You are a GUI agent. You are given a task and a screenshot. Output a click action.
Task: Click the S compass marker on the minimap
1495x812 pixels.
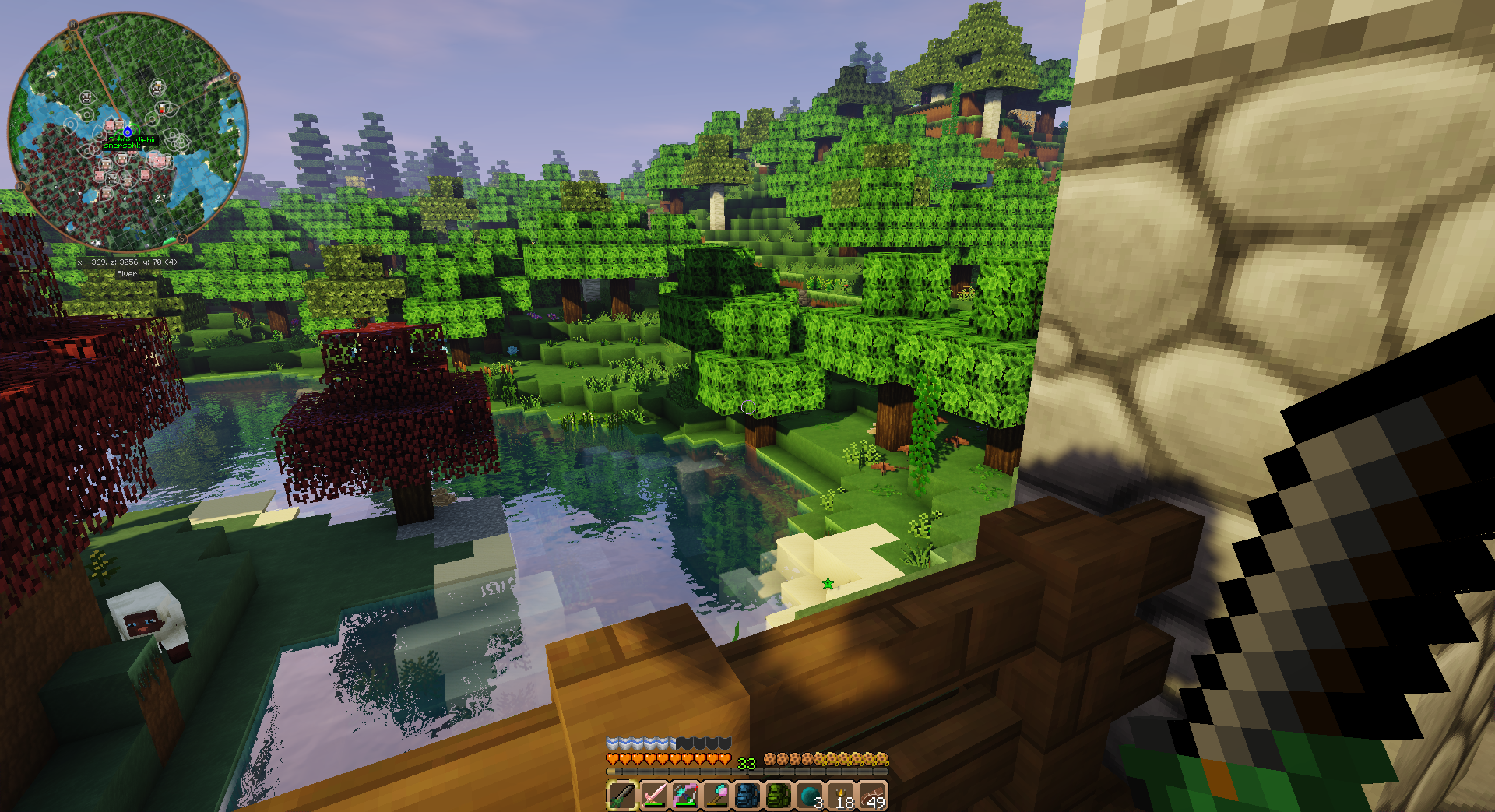click(181, 238)
